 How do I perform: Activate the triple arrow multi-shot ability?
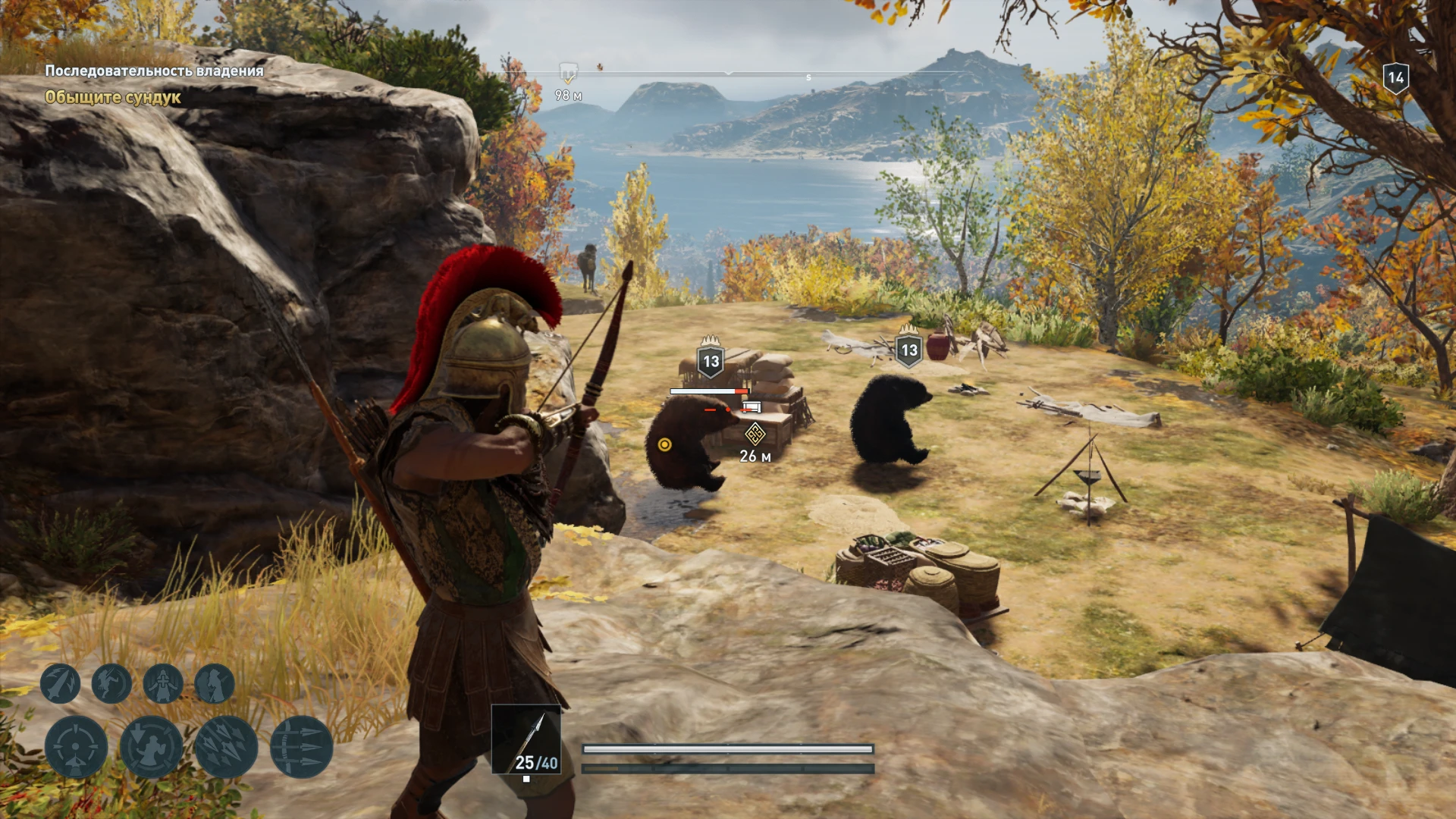coord(301,747)
